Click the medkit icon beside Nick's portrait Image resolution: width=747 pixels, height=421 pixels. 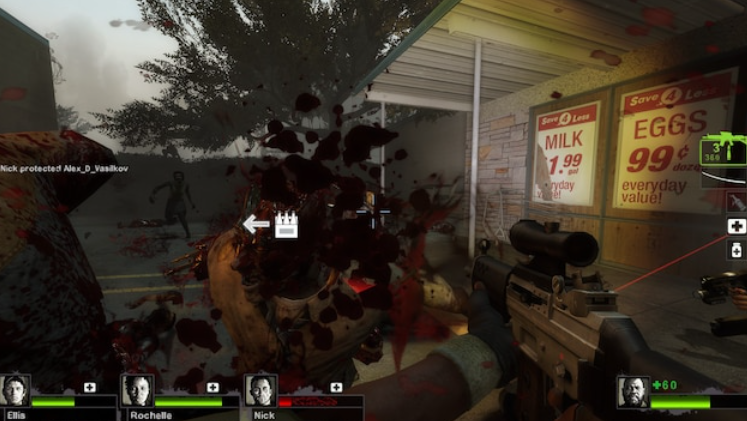(x=336, y=387)
